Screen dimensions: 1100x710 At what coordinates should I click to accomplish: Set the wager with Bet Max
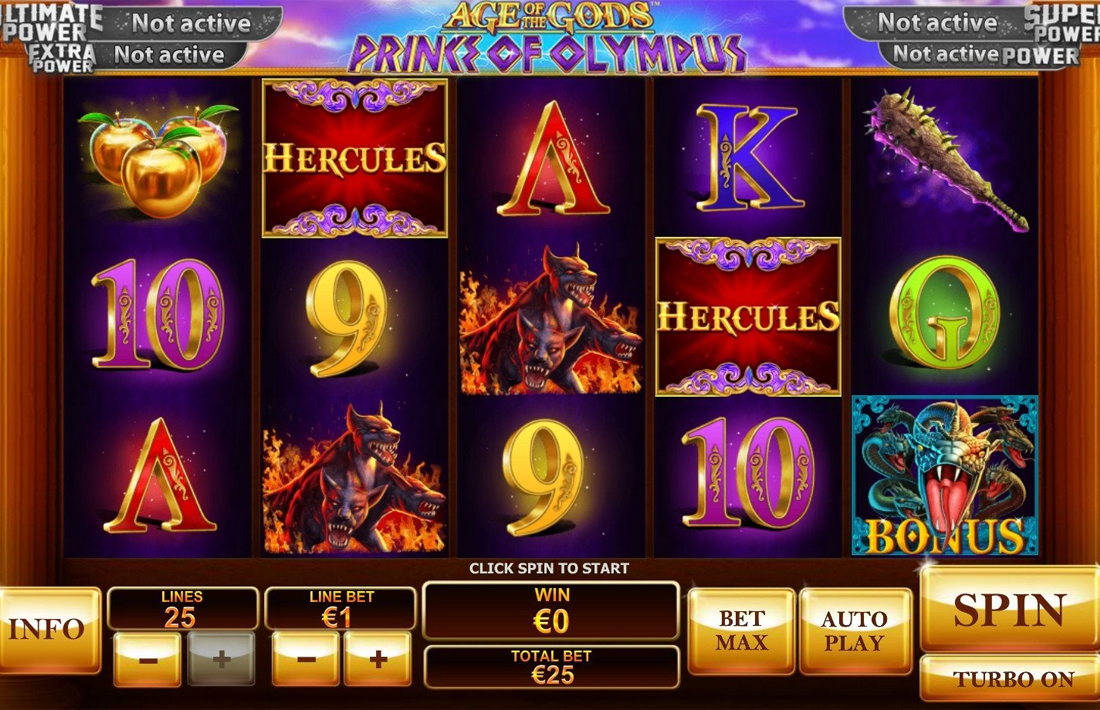tap(741, 630)
